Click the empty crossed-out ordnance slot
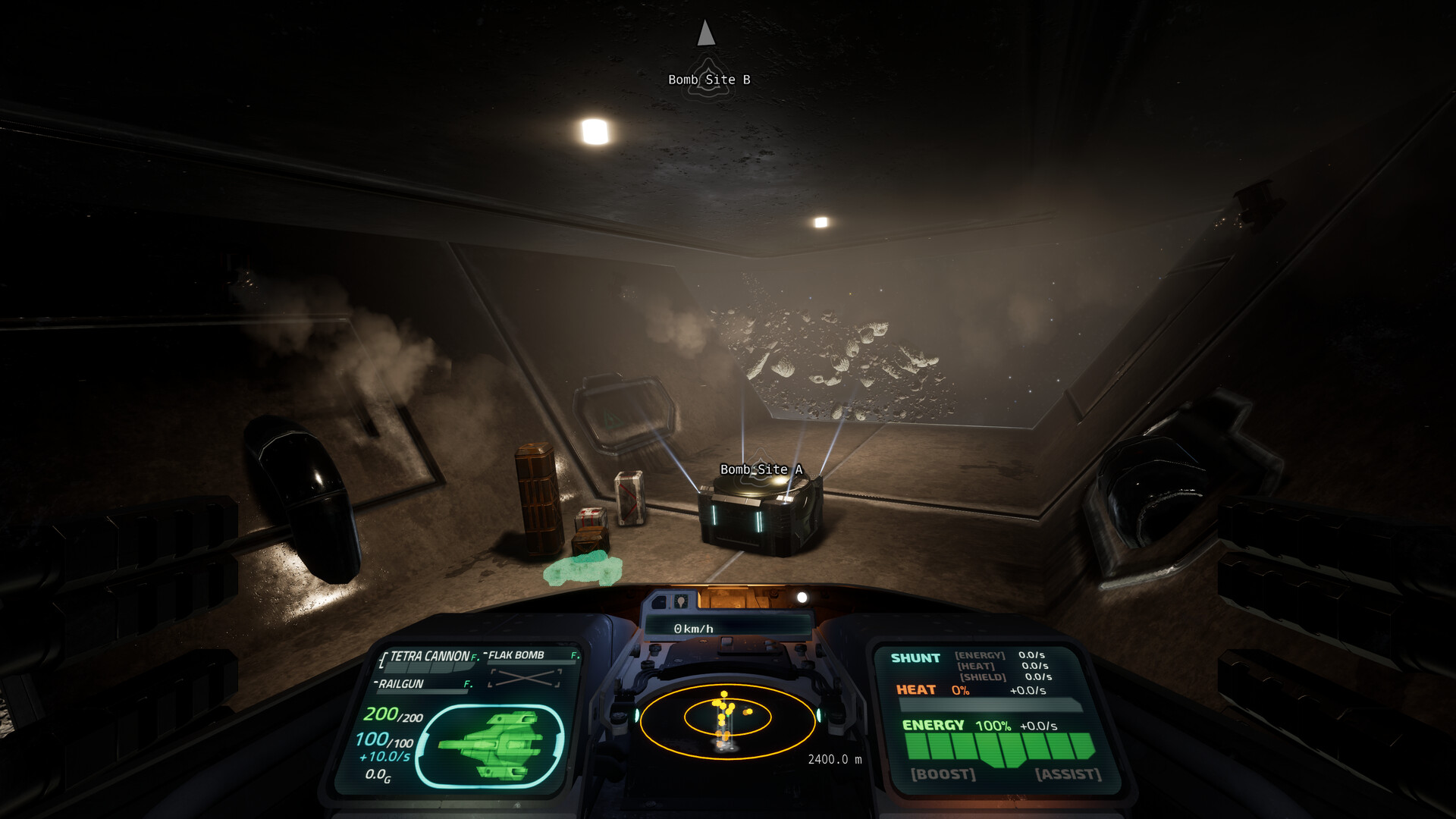 pos(526,678)
